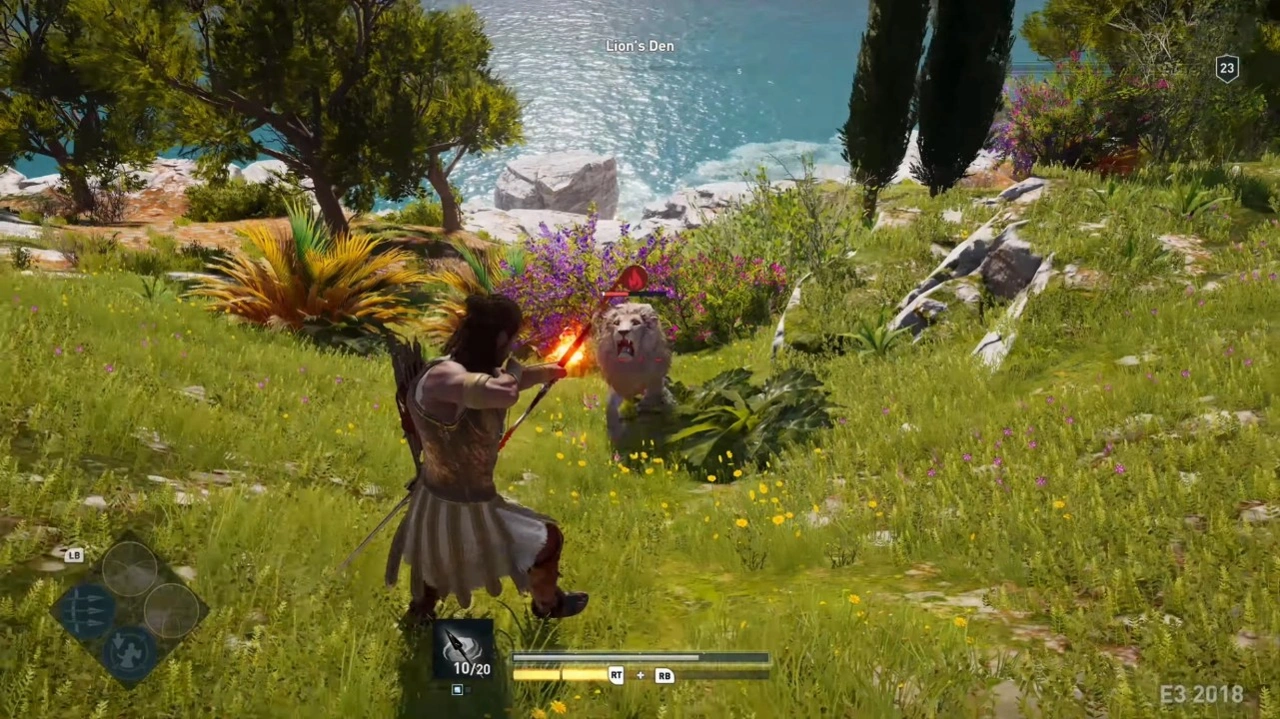Click the level 23 badge
This screenshot has width=1280, height=719.
click(x=1227, y=68)
